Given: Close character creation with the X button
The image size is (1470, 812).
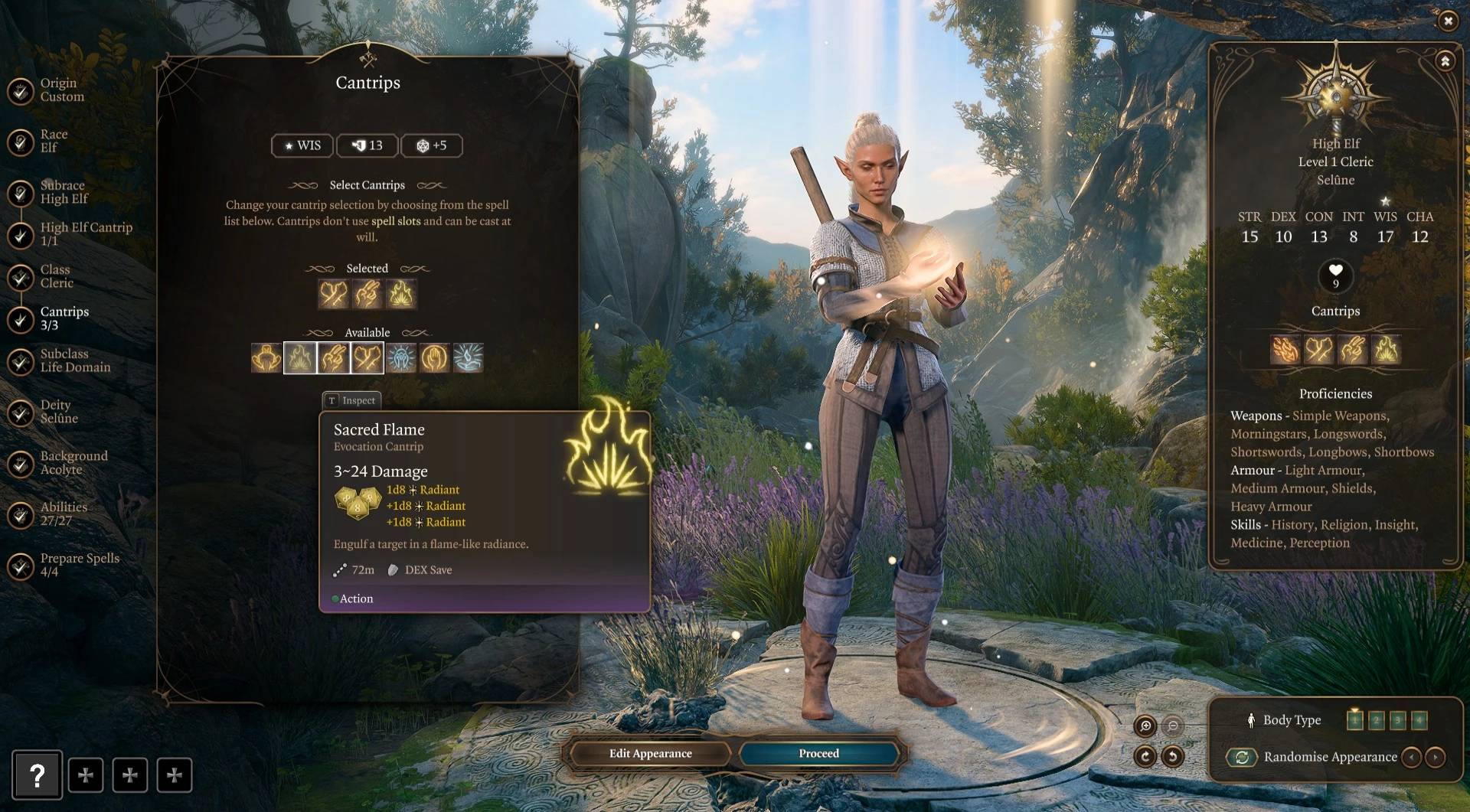Looking at the screenshot, I should (x=1447, y=21).
